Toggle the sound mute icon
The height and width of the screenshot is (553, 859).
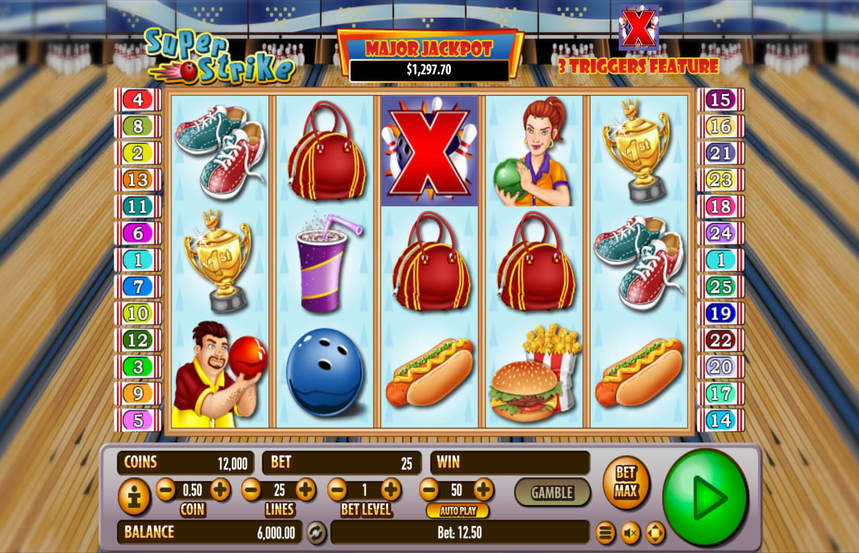click(x=631, y=532)
